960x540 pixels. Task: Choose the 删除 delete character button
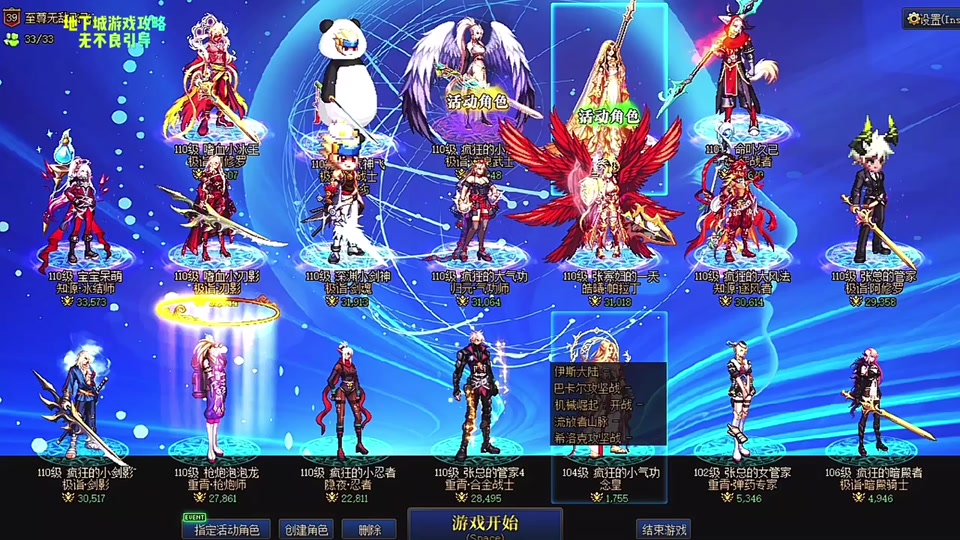(369, 529)
